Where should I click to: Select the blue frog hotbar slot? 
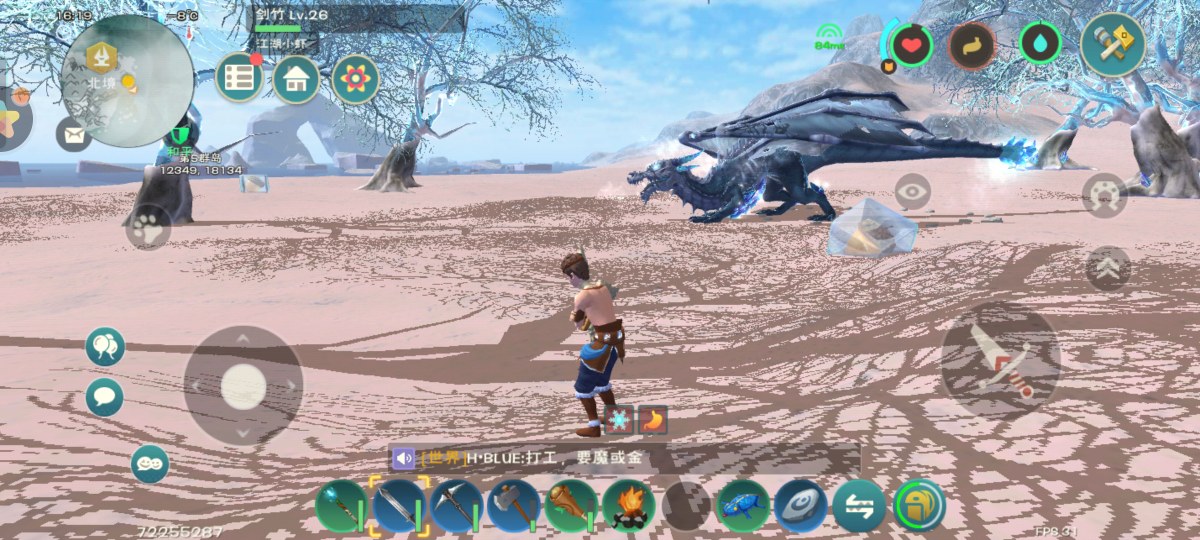tap(744, 506)
